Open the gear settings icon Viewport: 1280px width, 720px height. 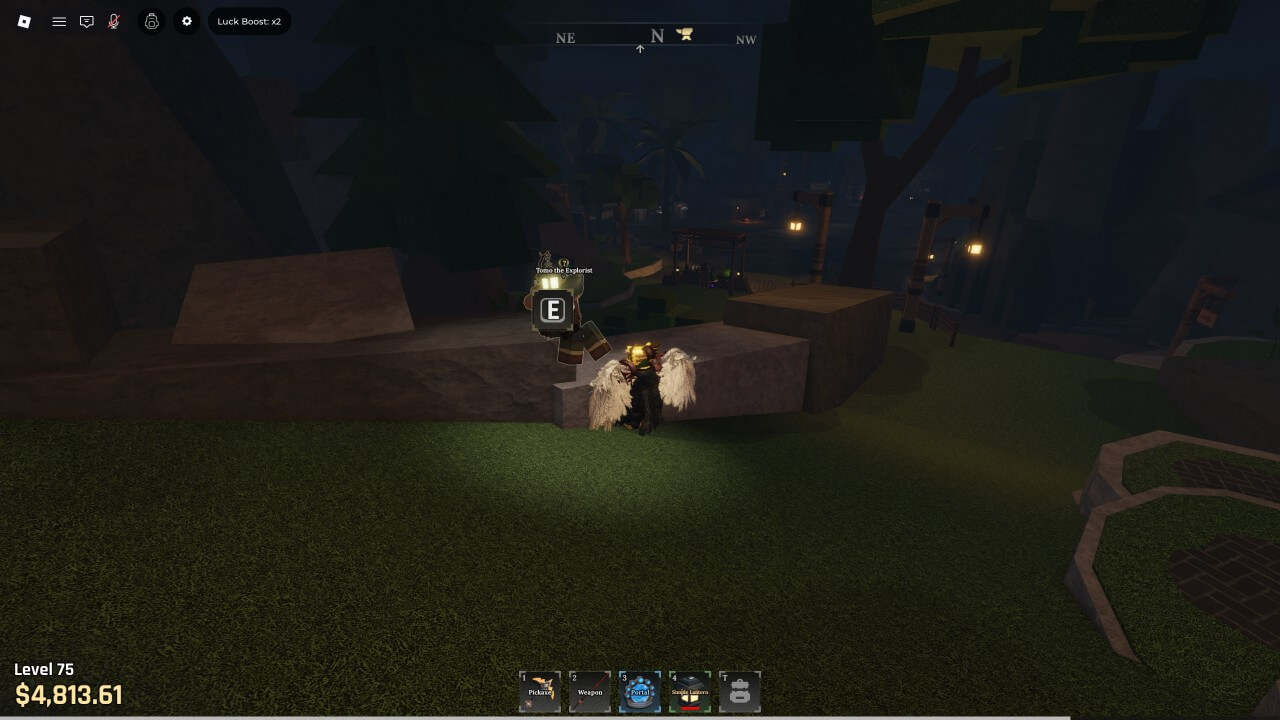(187, 21)
